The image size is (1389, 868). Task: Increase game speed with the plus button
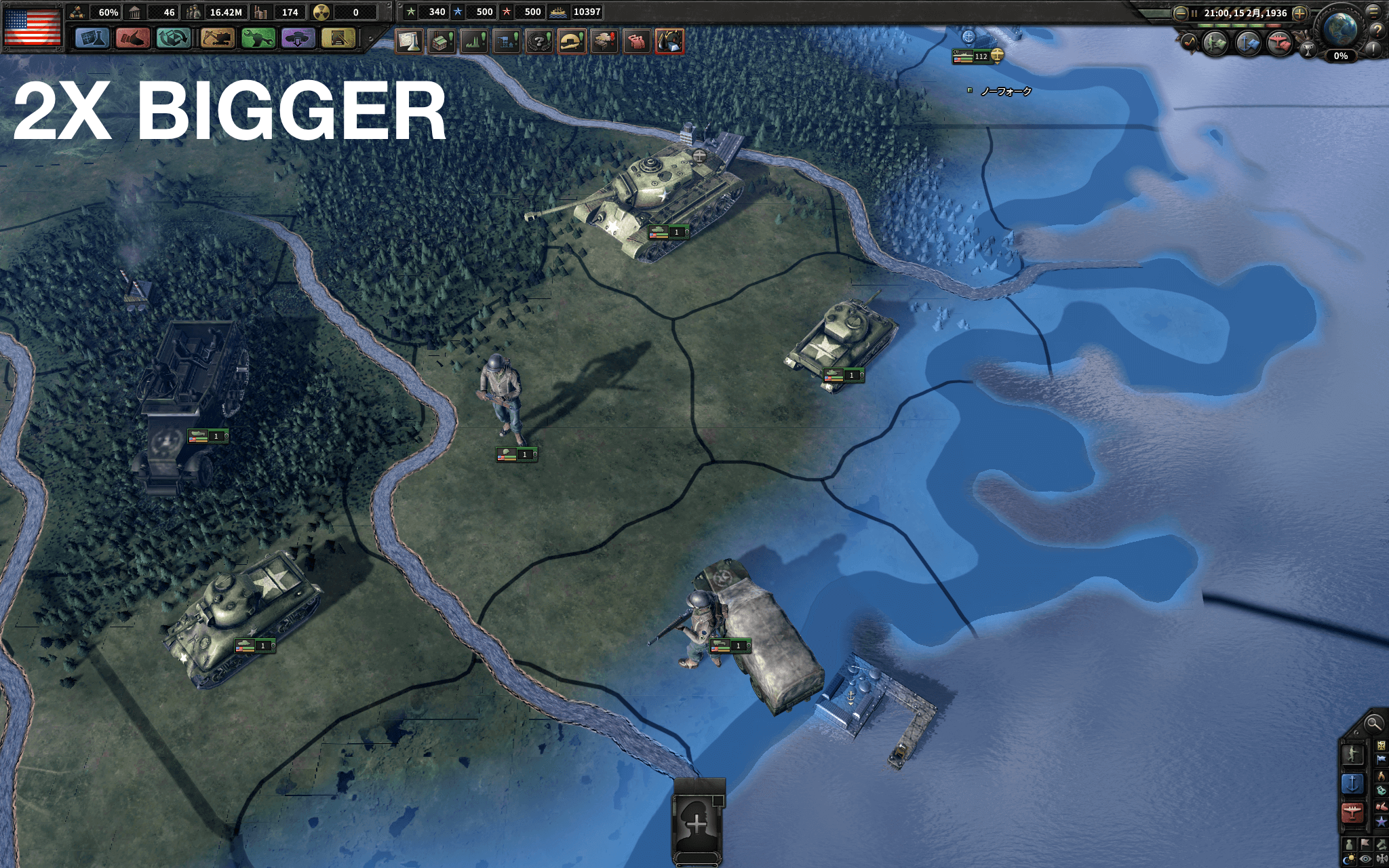pos(1299,13)
